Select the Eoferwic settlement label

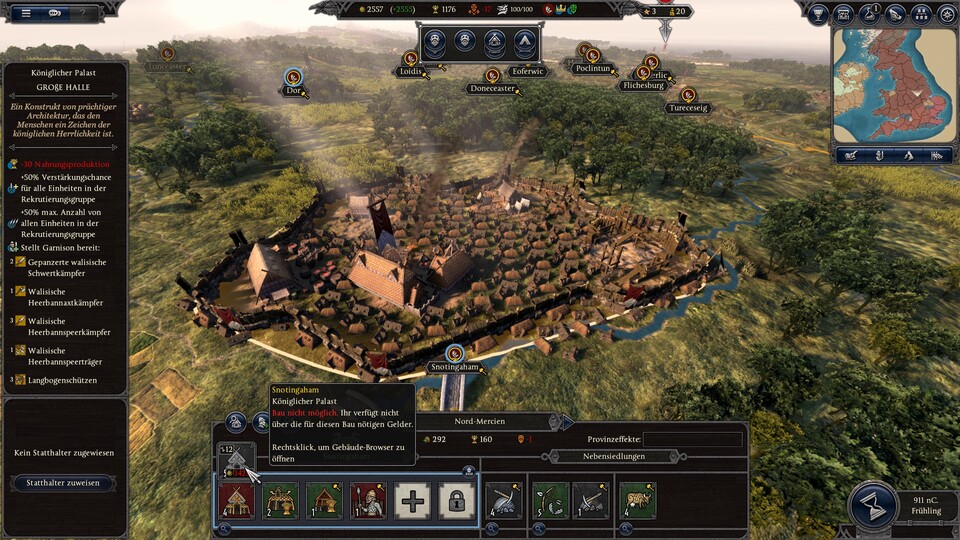coord(526,71)
